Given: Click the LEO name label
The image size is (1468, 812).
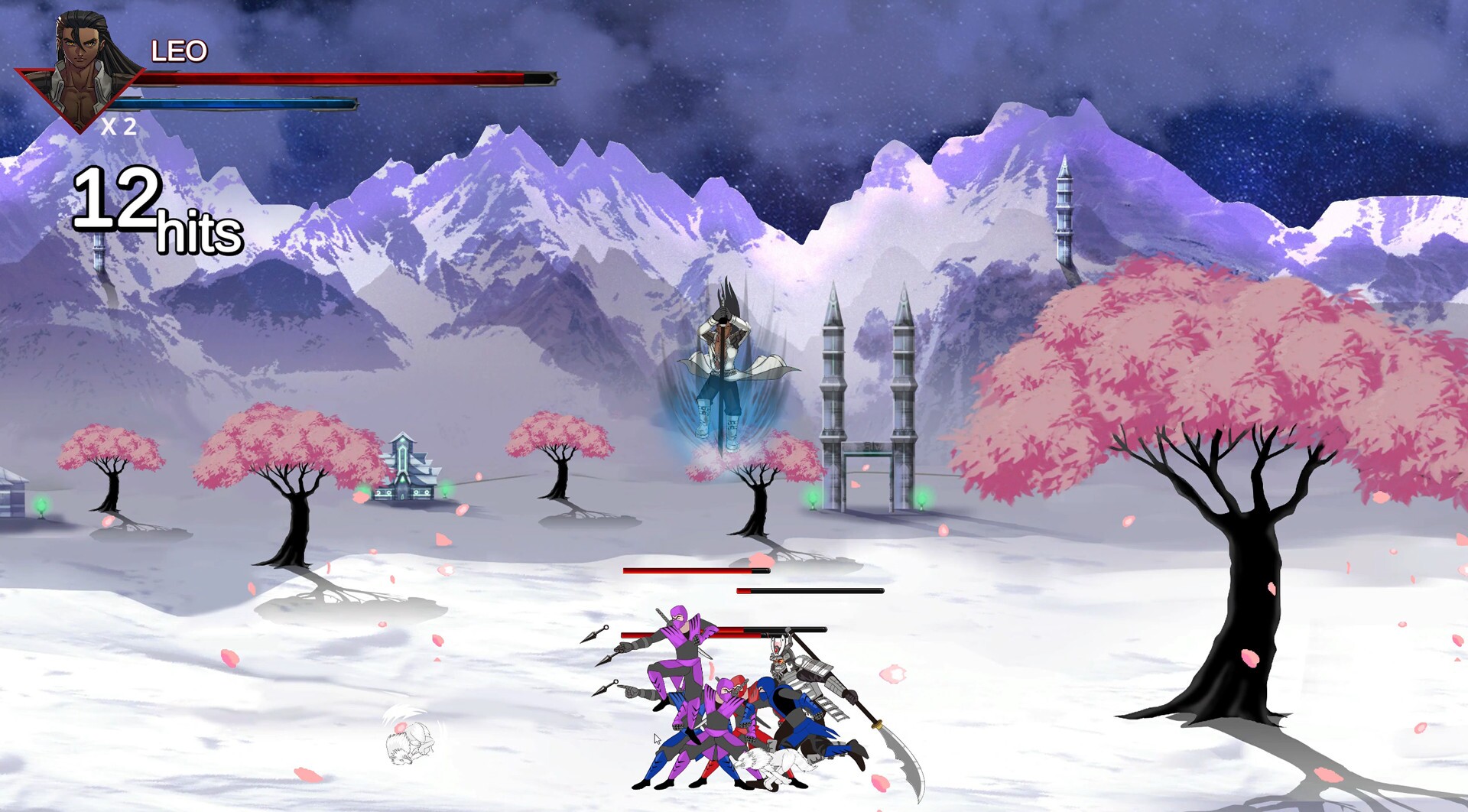Looking at the screenshot, I should pos(177,50).
